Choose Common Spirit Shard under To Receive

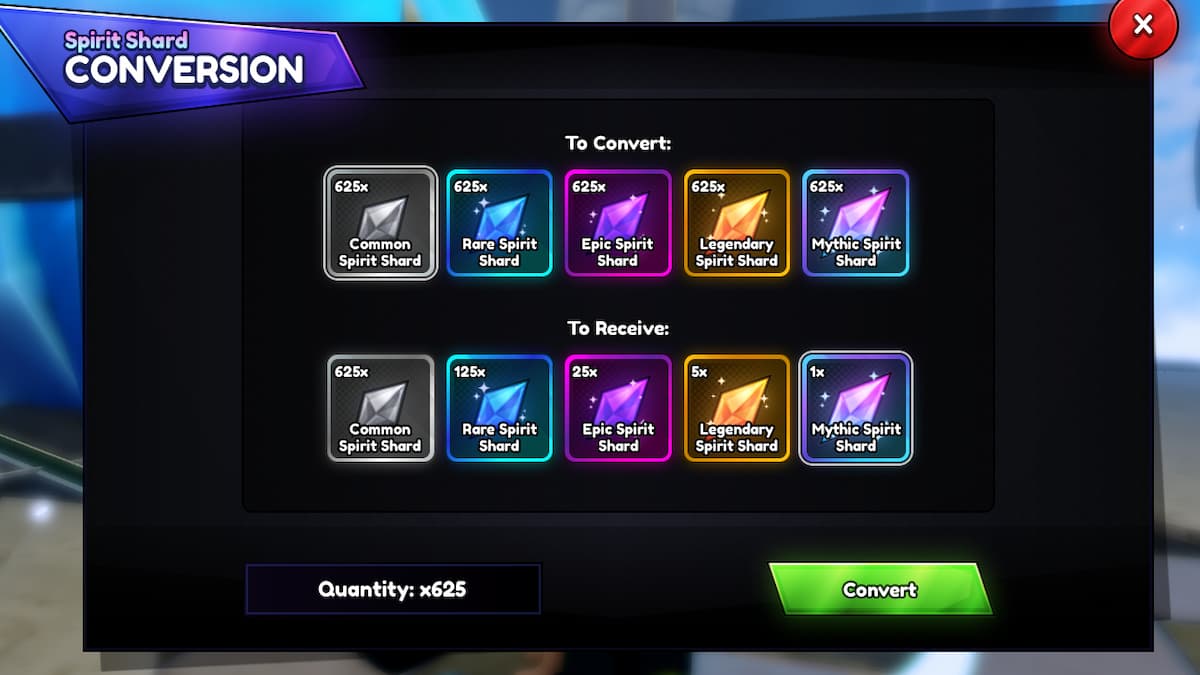point(380,408)
